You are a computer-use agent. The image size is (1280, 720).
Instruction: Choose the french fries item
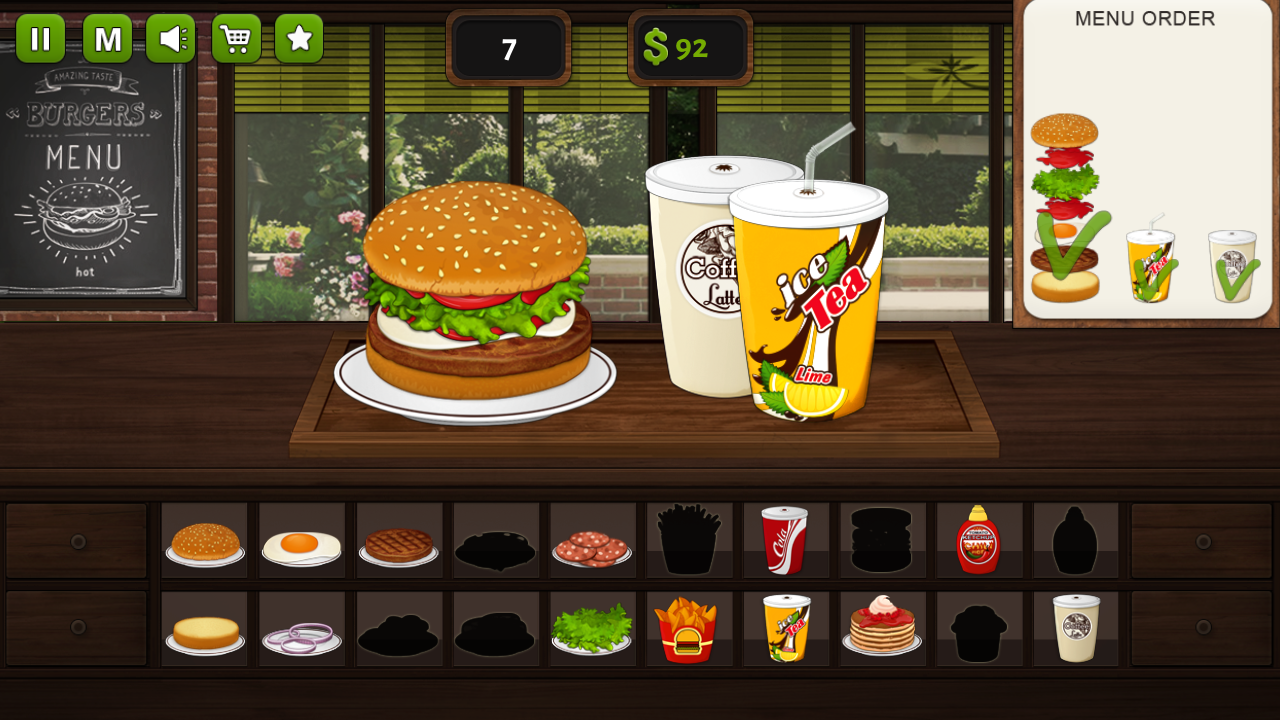(x=689, y=628)
